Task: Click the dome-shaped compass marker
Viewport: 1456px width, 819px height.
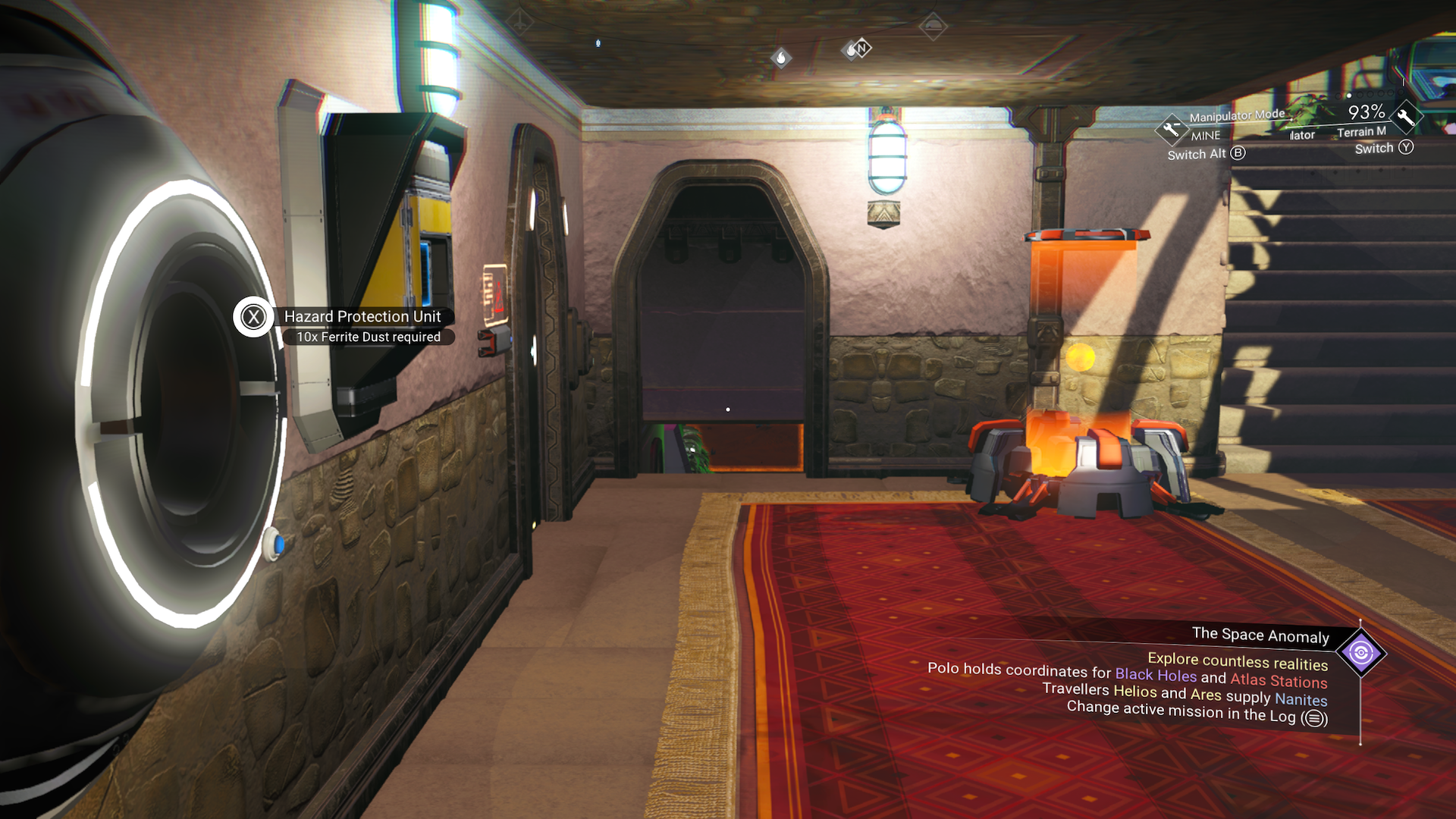Action: click(x=933, y=27)
